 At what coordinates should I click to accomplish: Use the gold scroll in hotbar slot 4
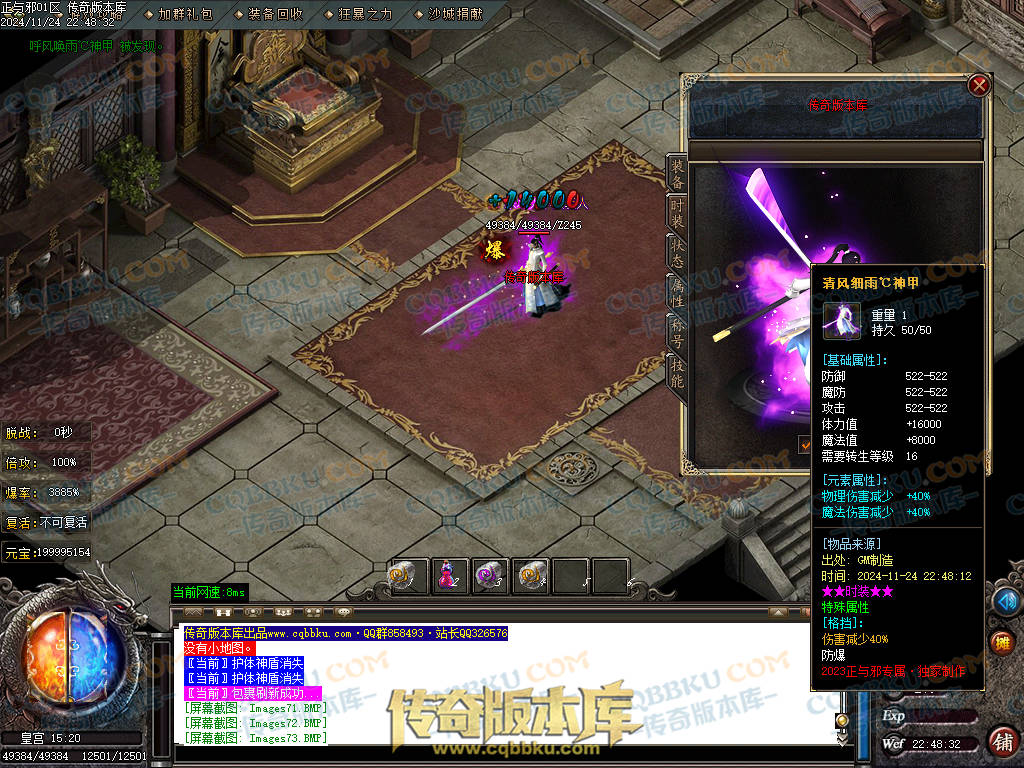point(530,575)
